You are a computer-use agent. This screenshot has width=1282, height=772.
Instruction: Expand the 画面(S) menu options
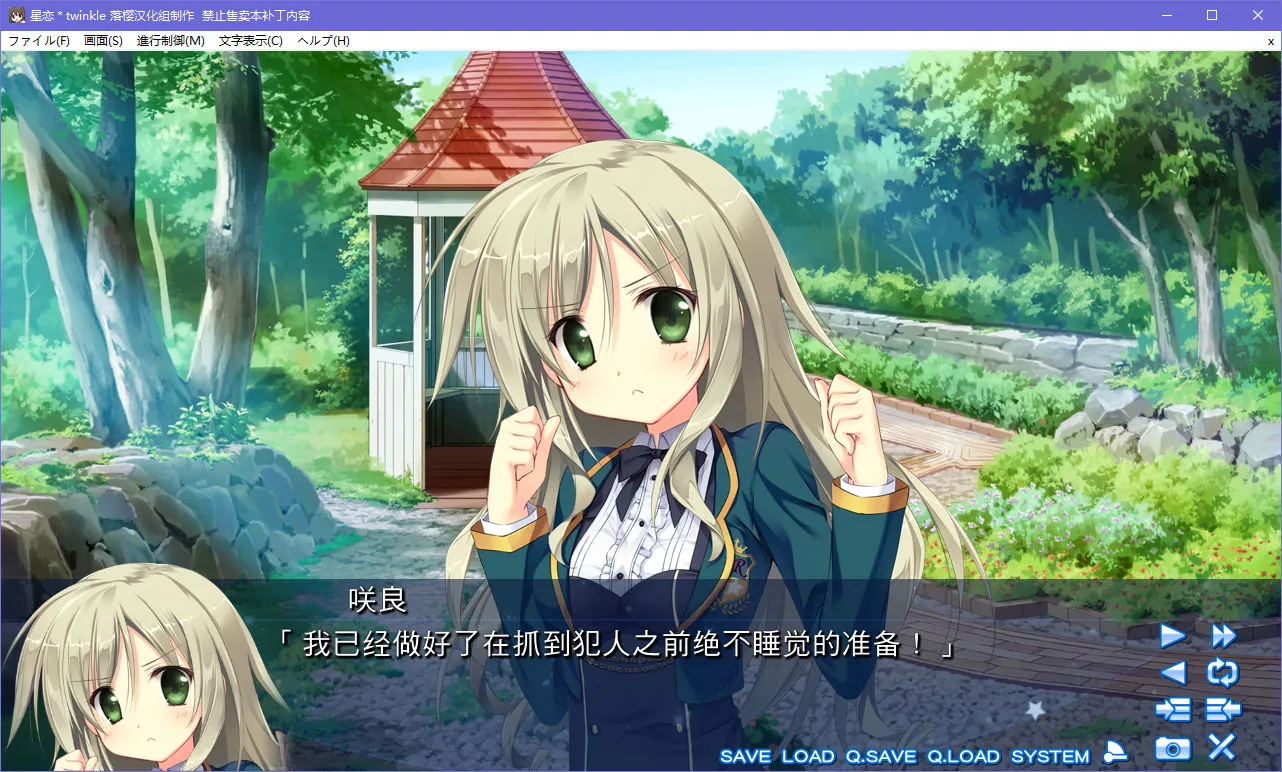coord(103,40)
